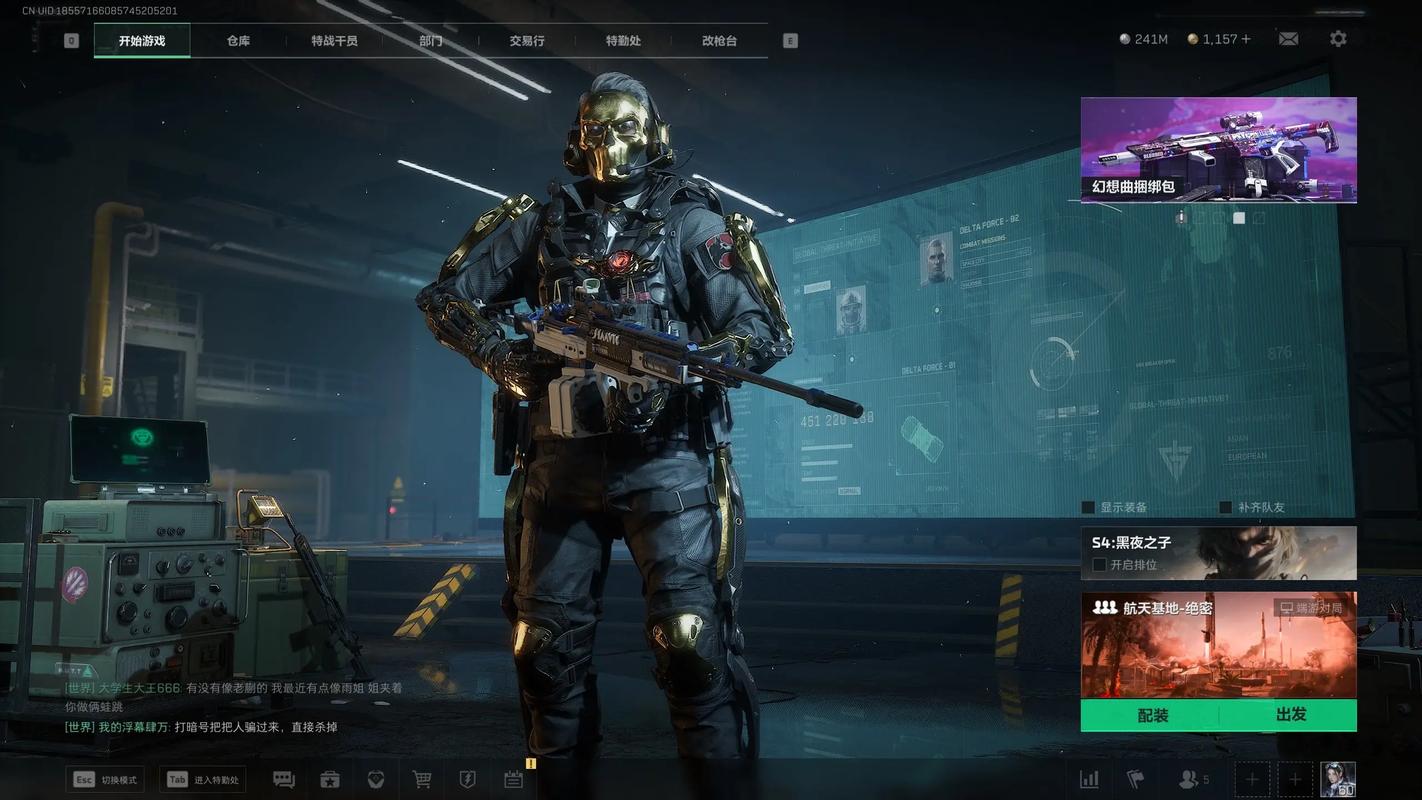The height and width of the screenshot is (800, 1422).
Task: Switch to the 仓库 warehouse tab
Action: click(x=239, y=41)
